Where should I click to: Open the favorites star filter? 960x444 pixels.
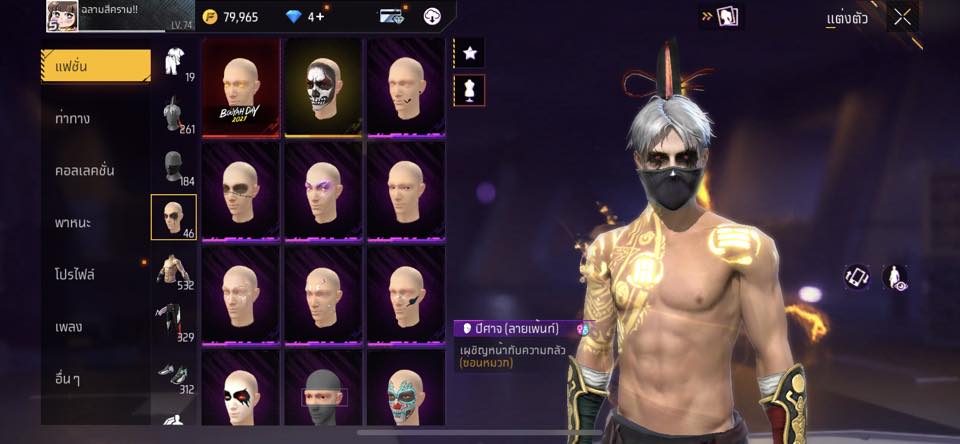click(469, 51)
